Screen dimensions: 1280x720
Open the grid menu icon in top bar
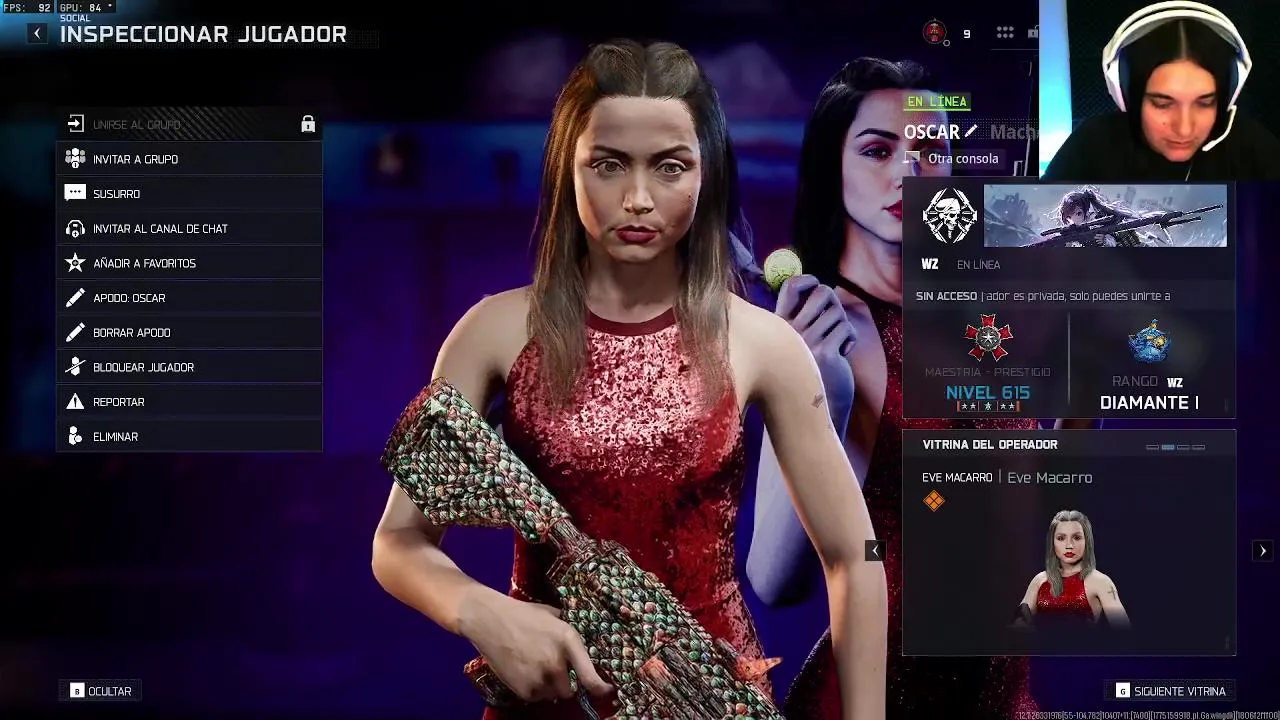click(1005, 33)
